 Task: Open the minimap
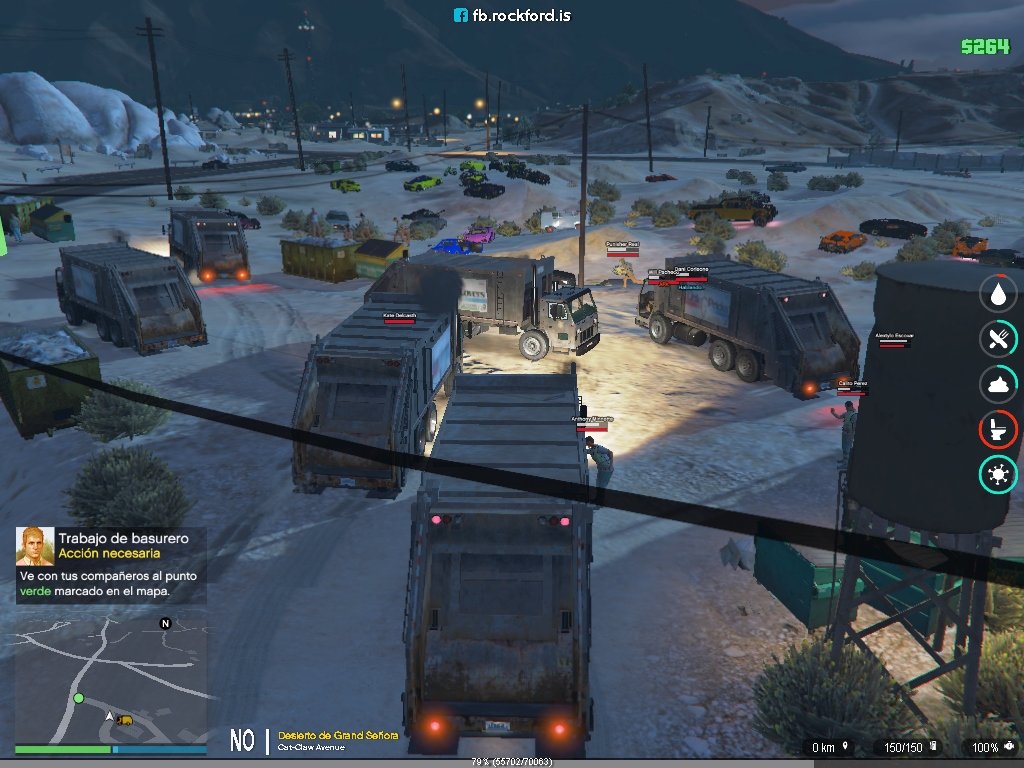pyautogui.click(x=110, y=678)
